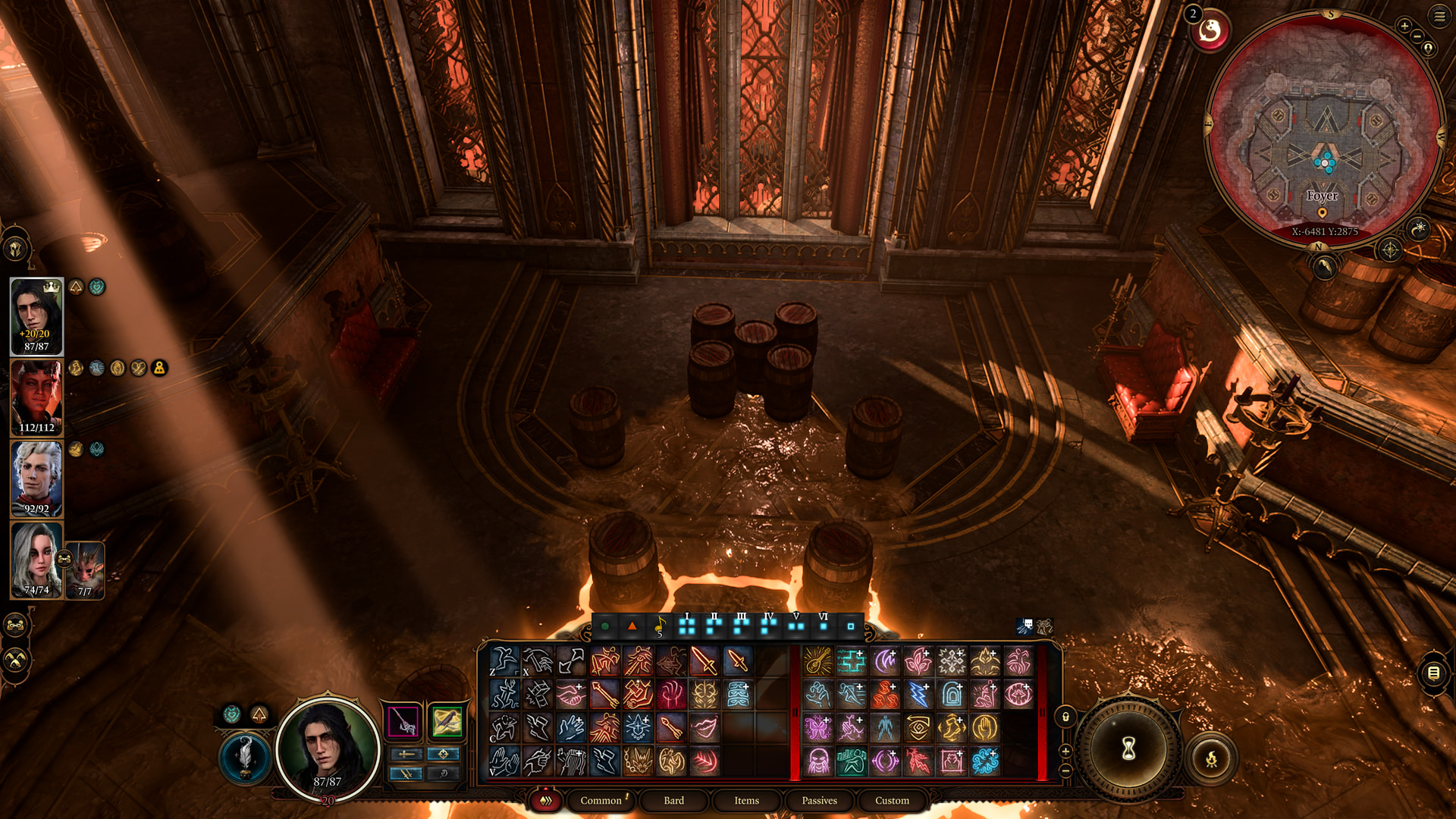
Task: Open the campfire rest menu
Action: pos(1211,758)
